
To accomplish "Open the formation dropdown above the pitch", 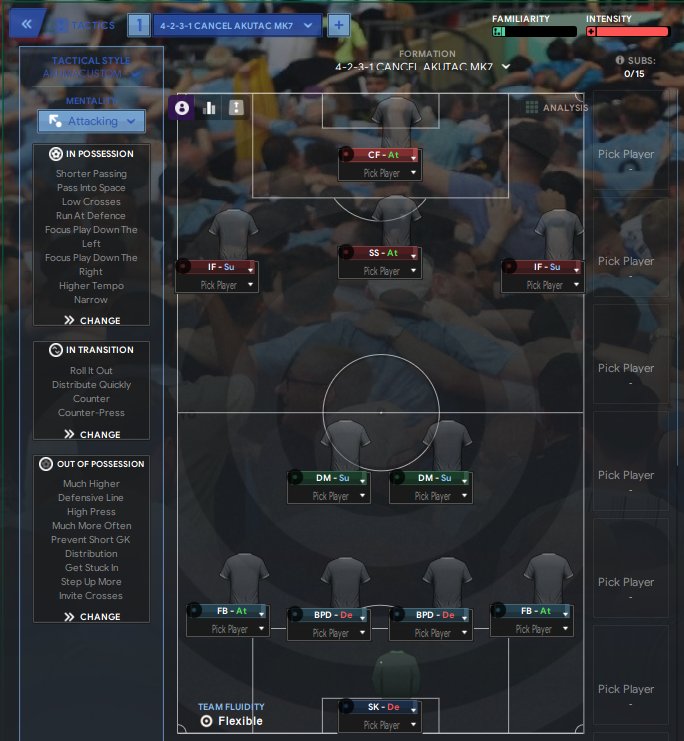I will (424, 67).
